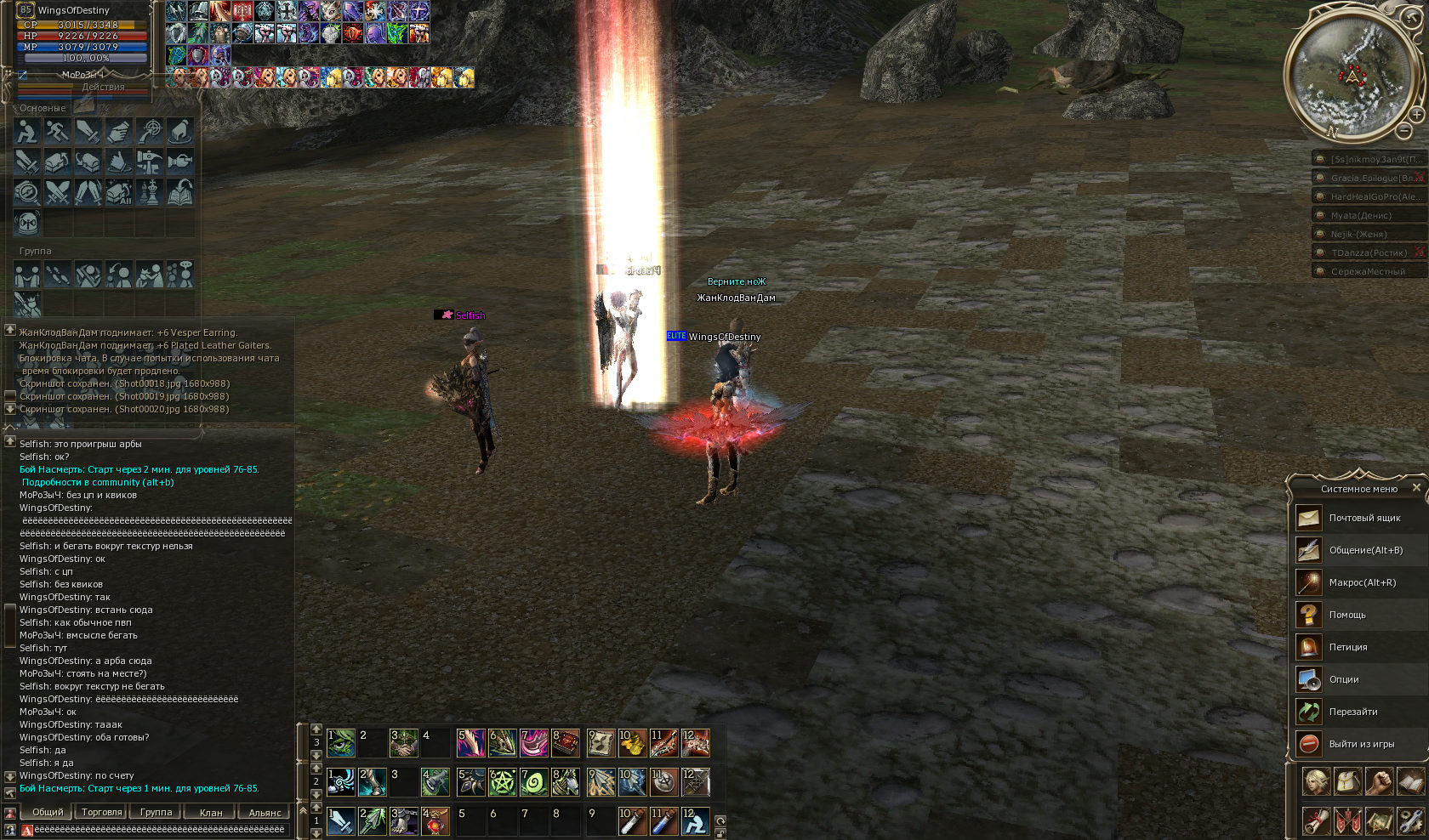The width and height of the screenshot is (1429, 840).
Task: Switch to the Группа chat tab
Action: 156,812
